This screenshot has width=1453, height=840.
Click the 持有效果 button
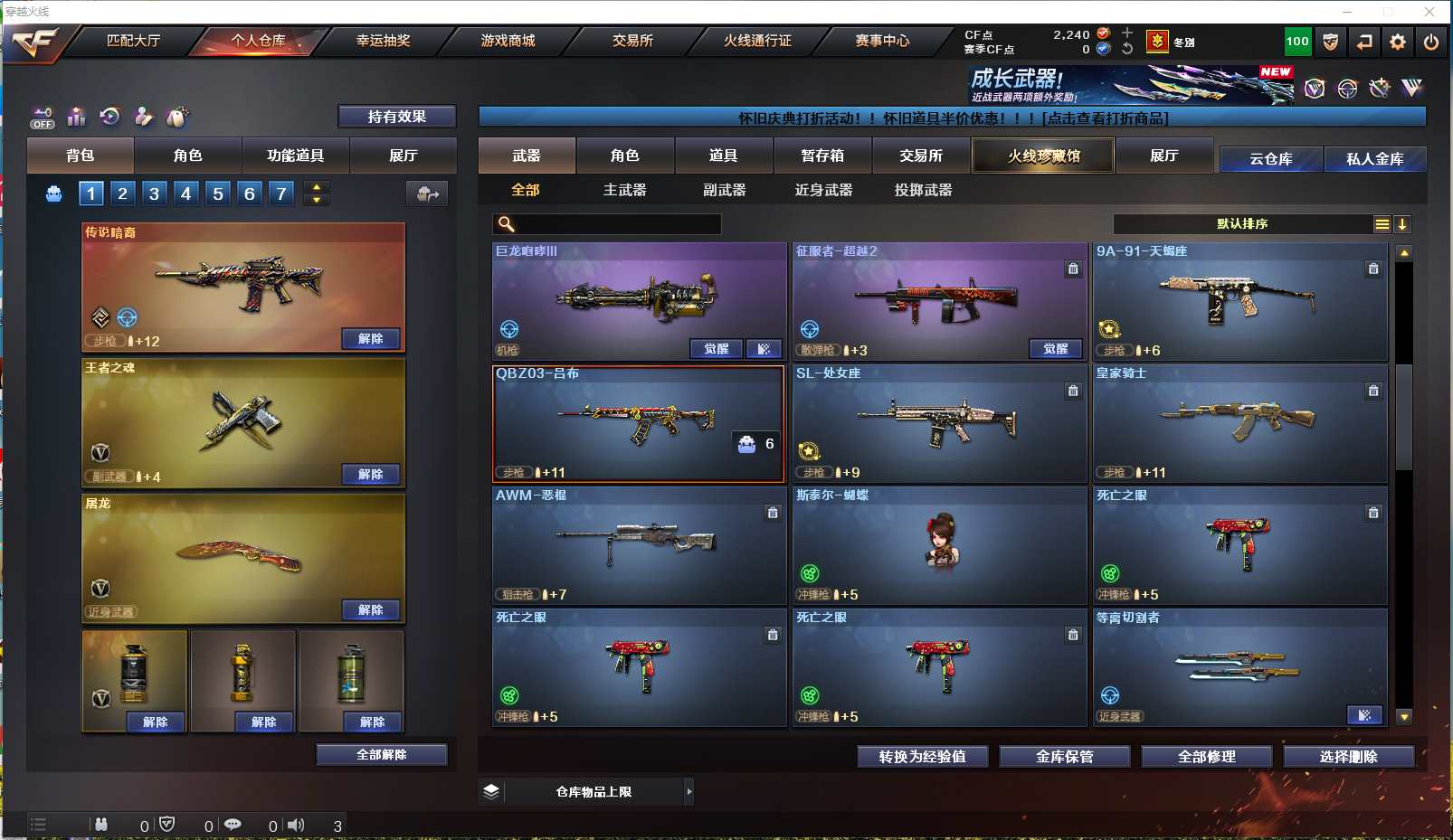point(396,117)
